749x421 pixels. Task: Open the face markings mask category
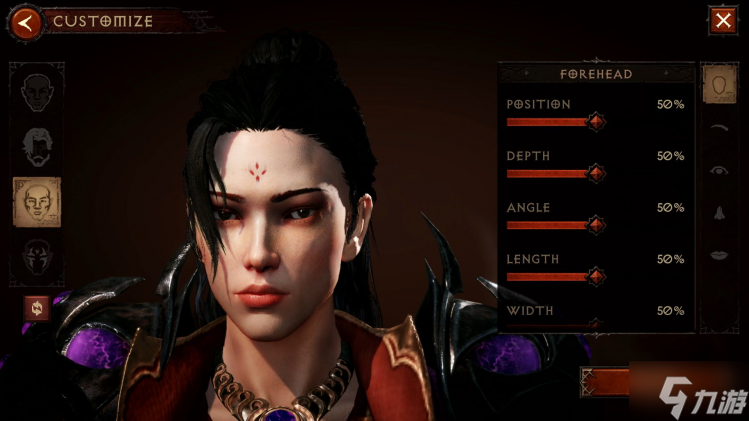coord(37,256)
